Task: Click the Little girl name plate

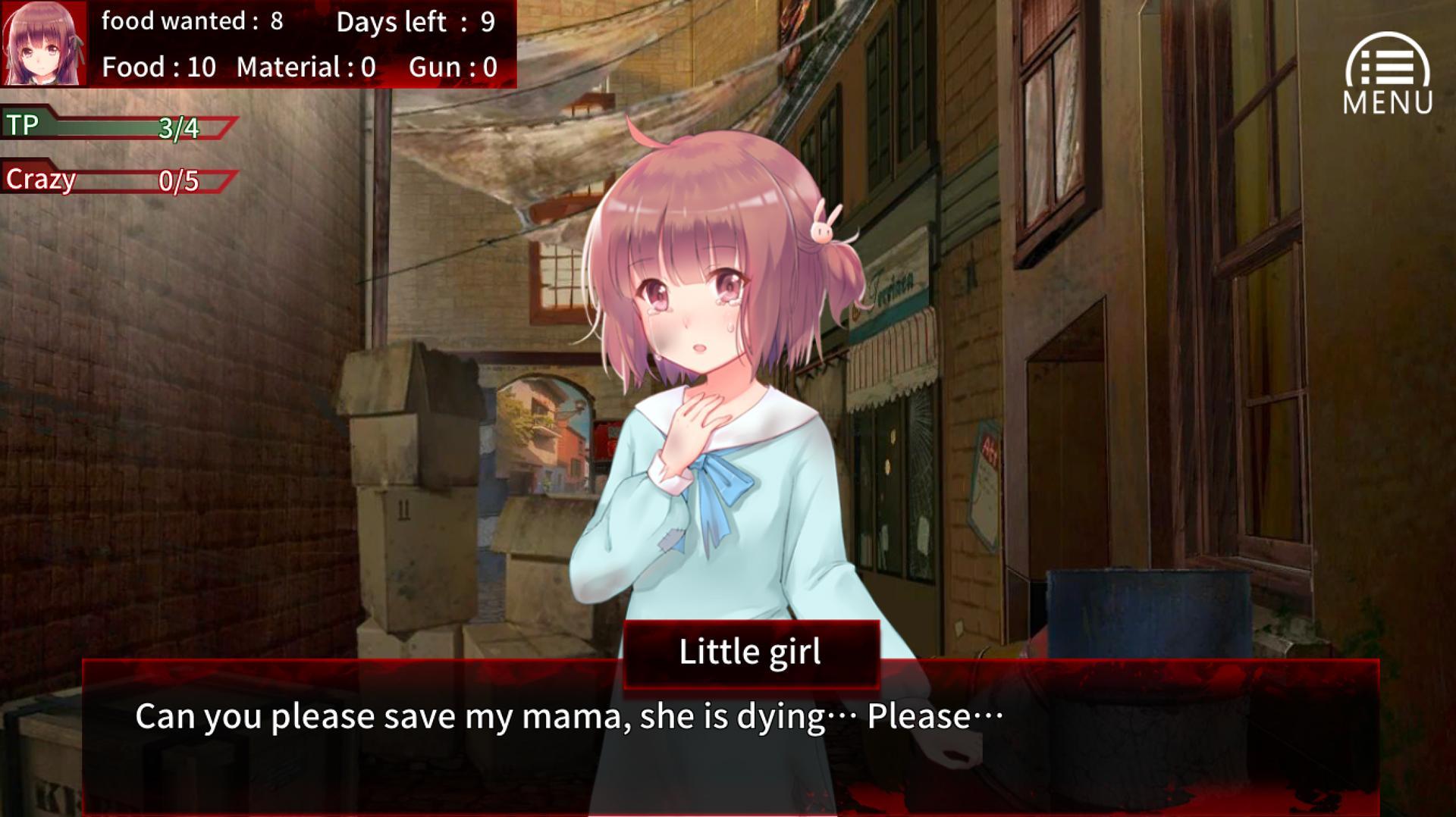Action: [x=750, y=650]
